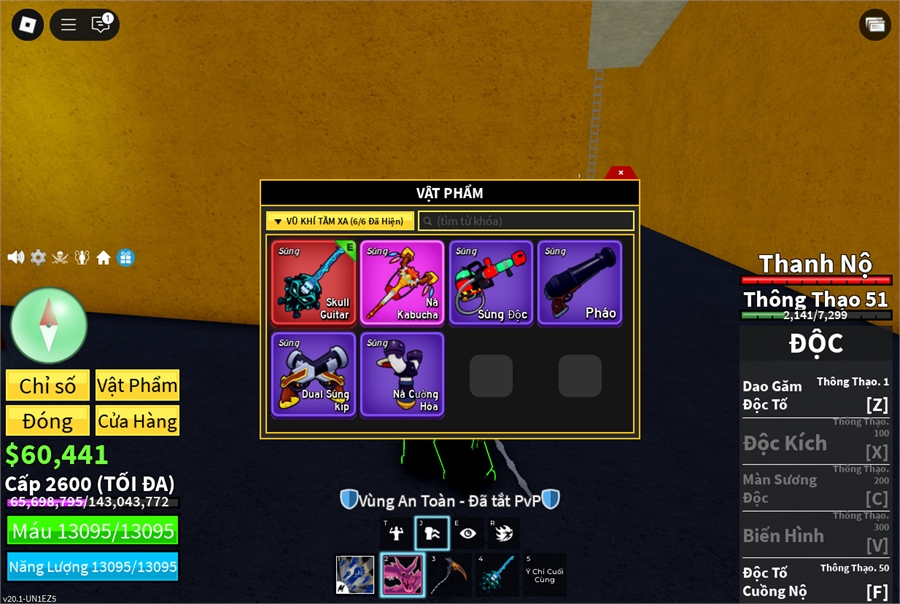Open the Roblox menu logo button

(27, 24)
